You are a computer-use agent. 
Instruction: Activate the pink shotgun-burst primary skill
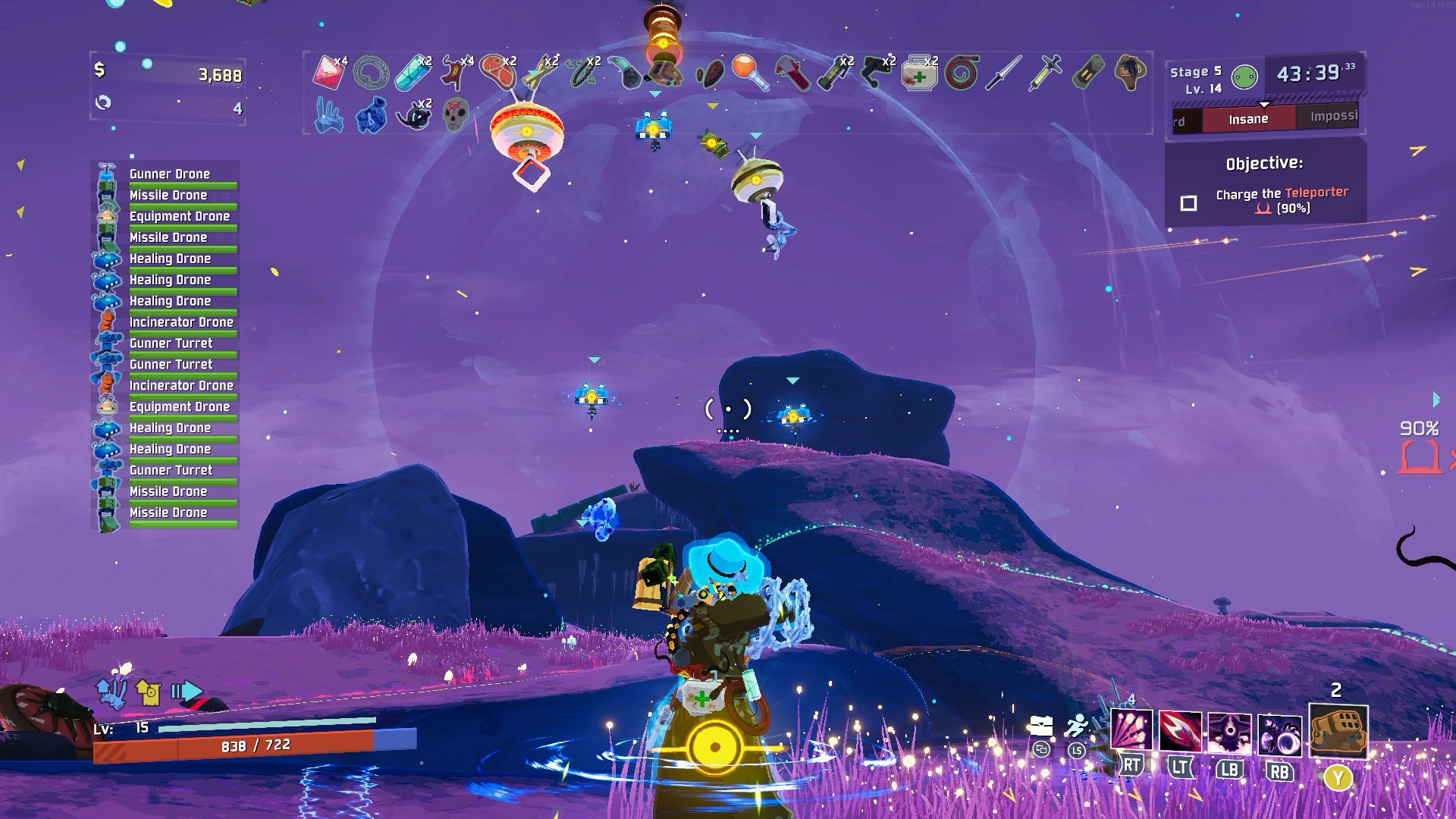click(x=1131, y=731)
